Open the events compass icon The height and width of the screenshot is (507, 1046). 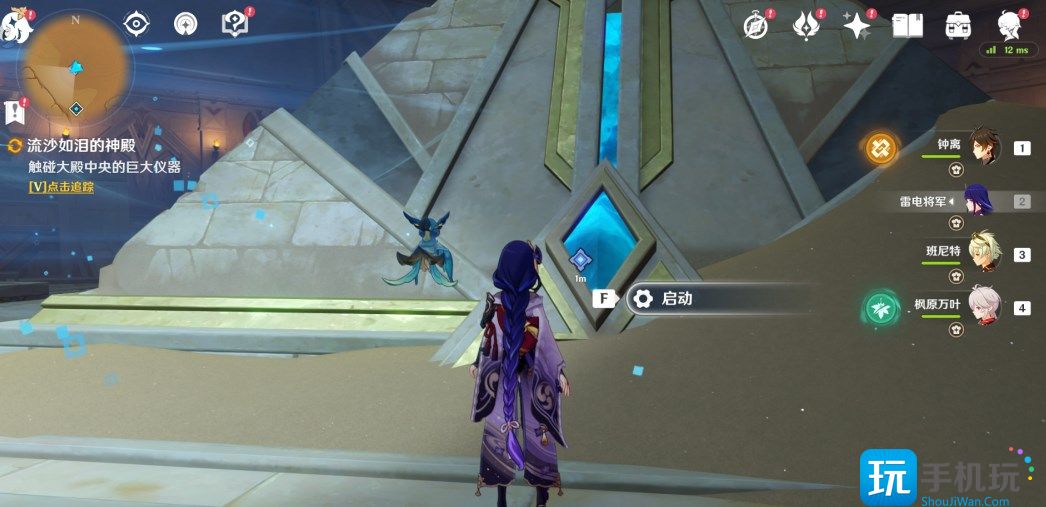(756, 26)
